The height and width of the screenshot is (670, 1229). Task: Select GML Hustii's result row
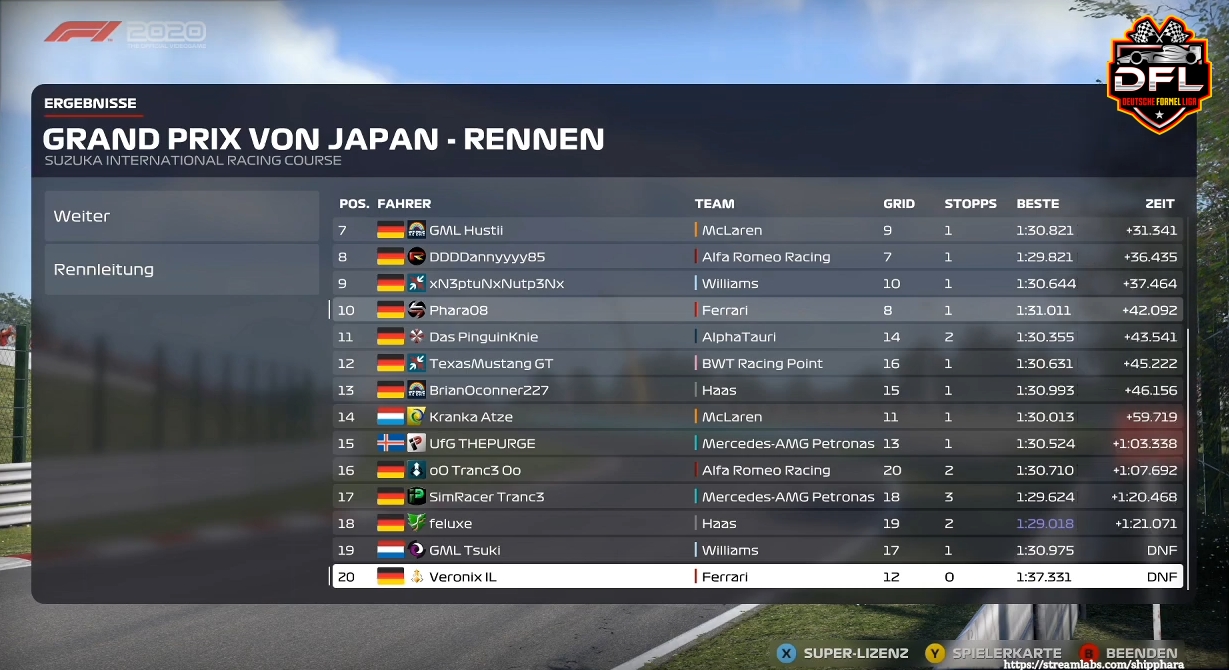757,230
